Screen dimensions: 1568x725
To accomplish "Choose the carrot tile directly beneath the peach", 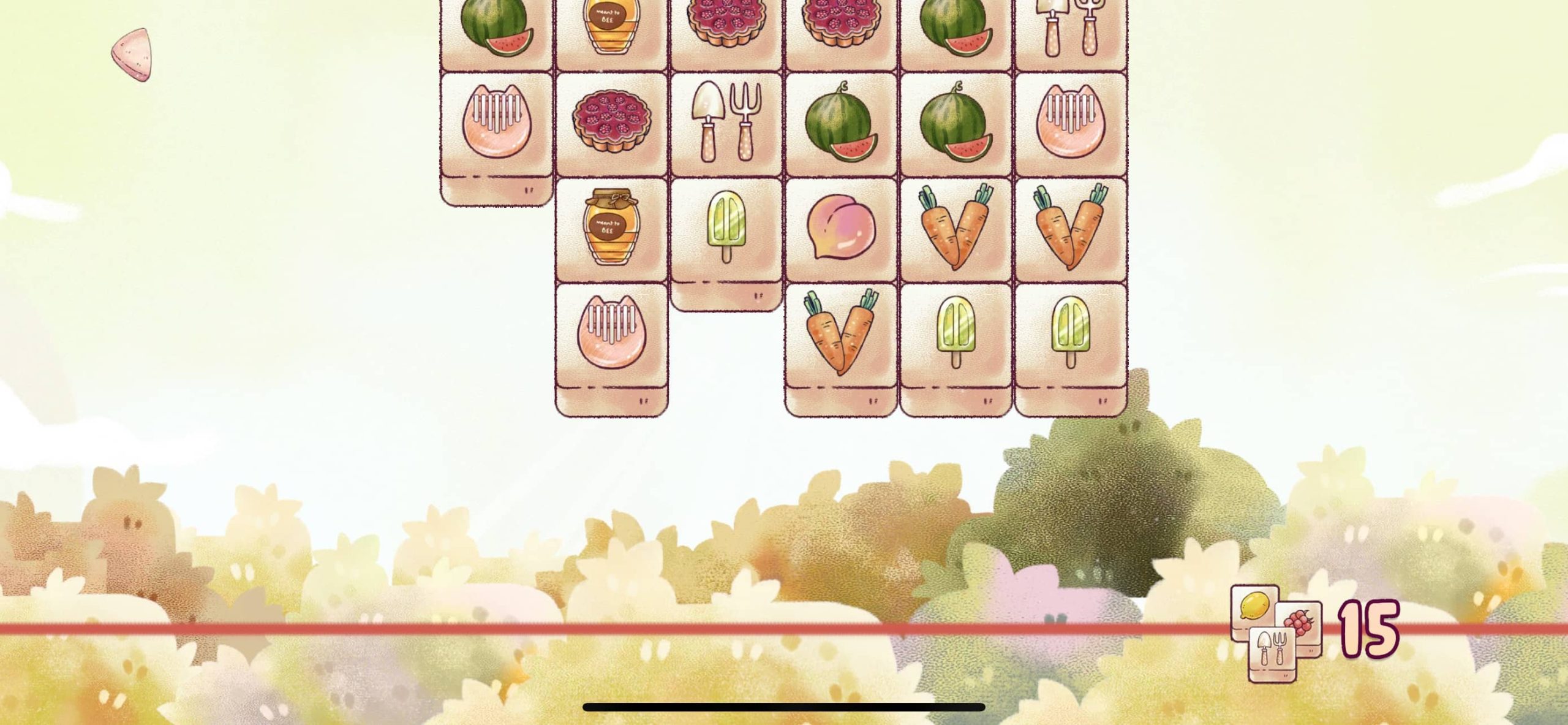I will 840,333.
